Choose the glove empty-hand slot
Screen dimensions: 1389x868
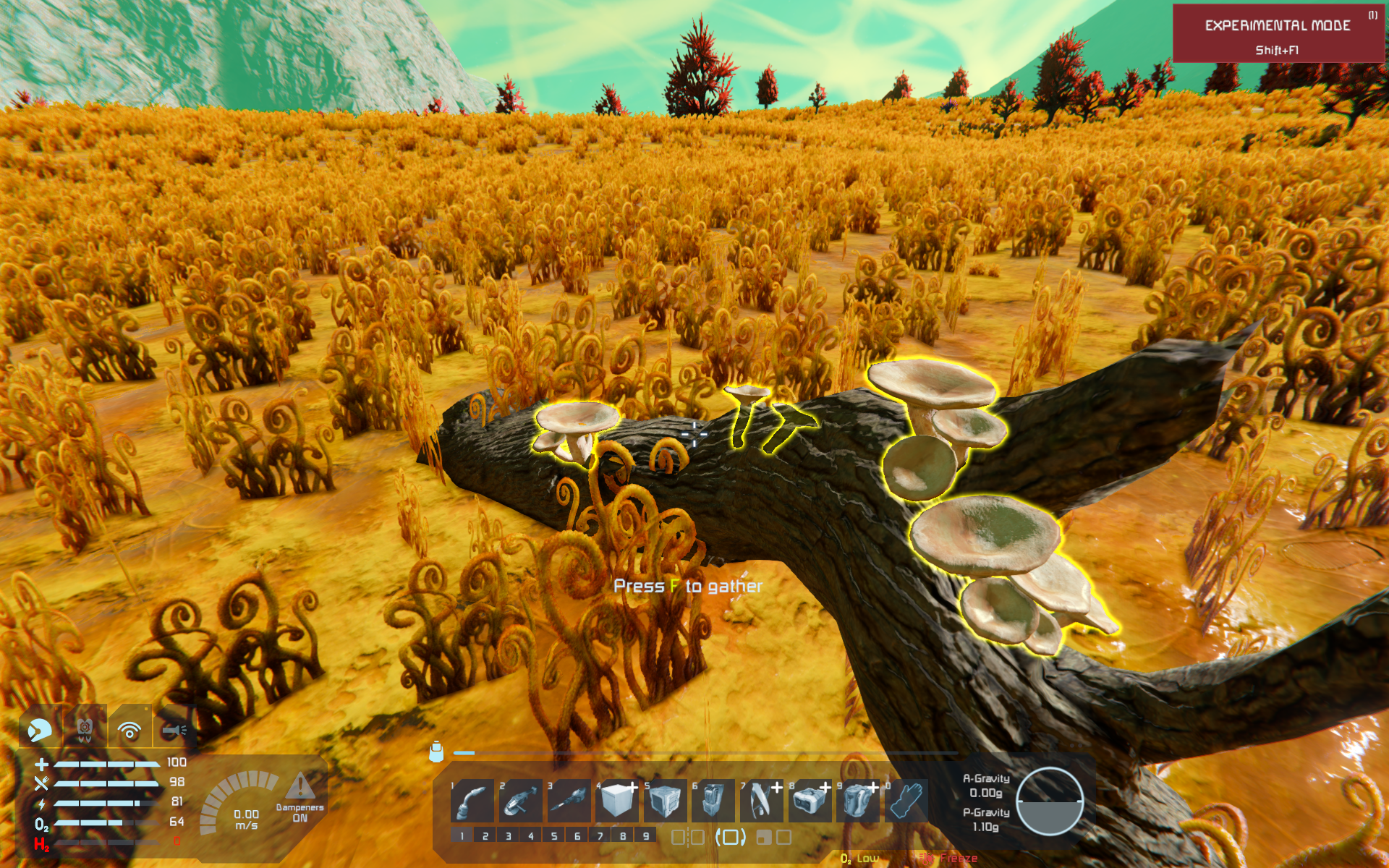click(x=906, y=801)
